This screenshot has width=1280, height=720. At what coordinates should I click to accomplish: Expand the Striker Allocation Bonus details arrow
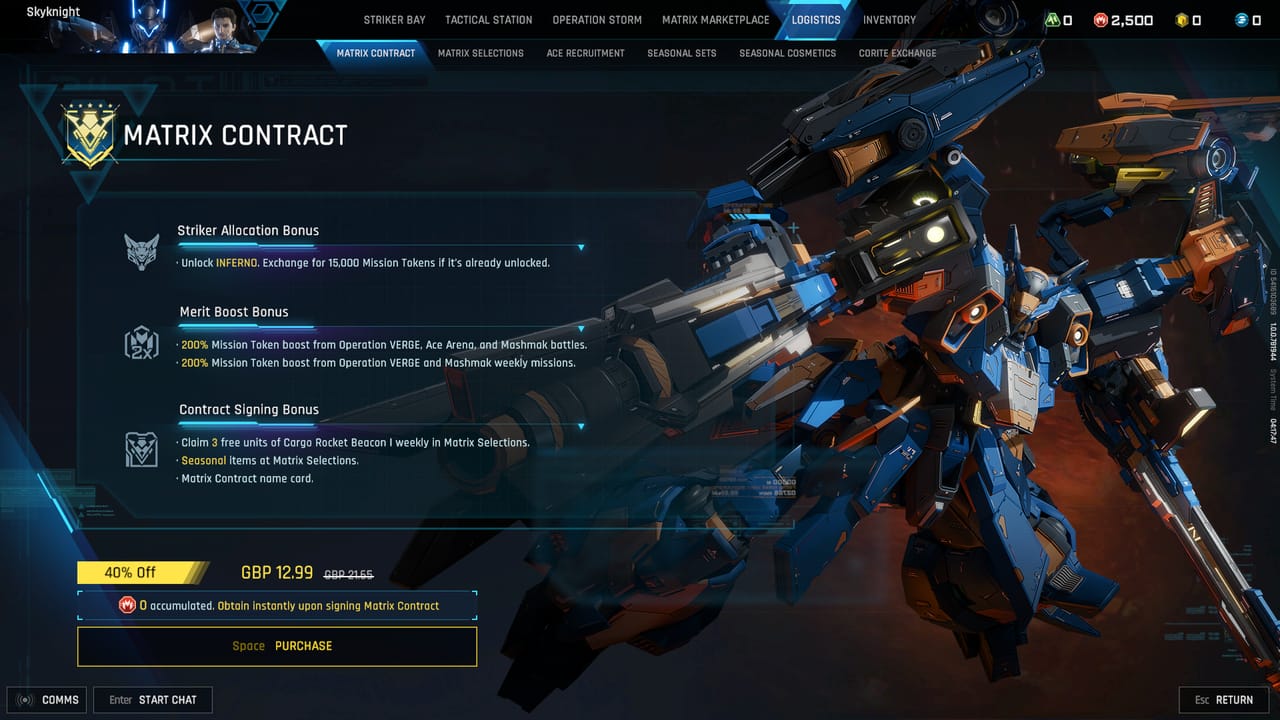click(580, 247)
